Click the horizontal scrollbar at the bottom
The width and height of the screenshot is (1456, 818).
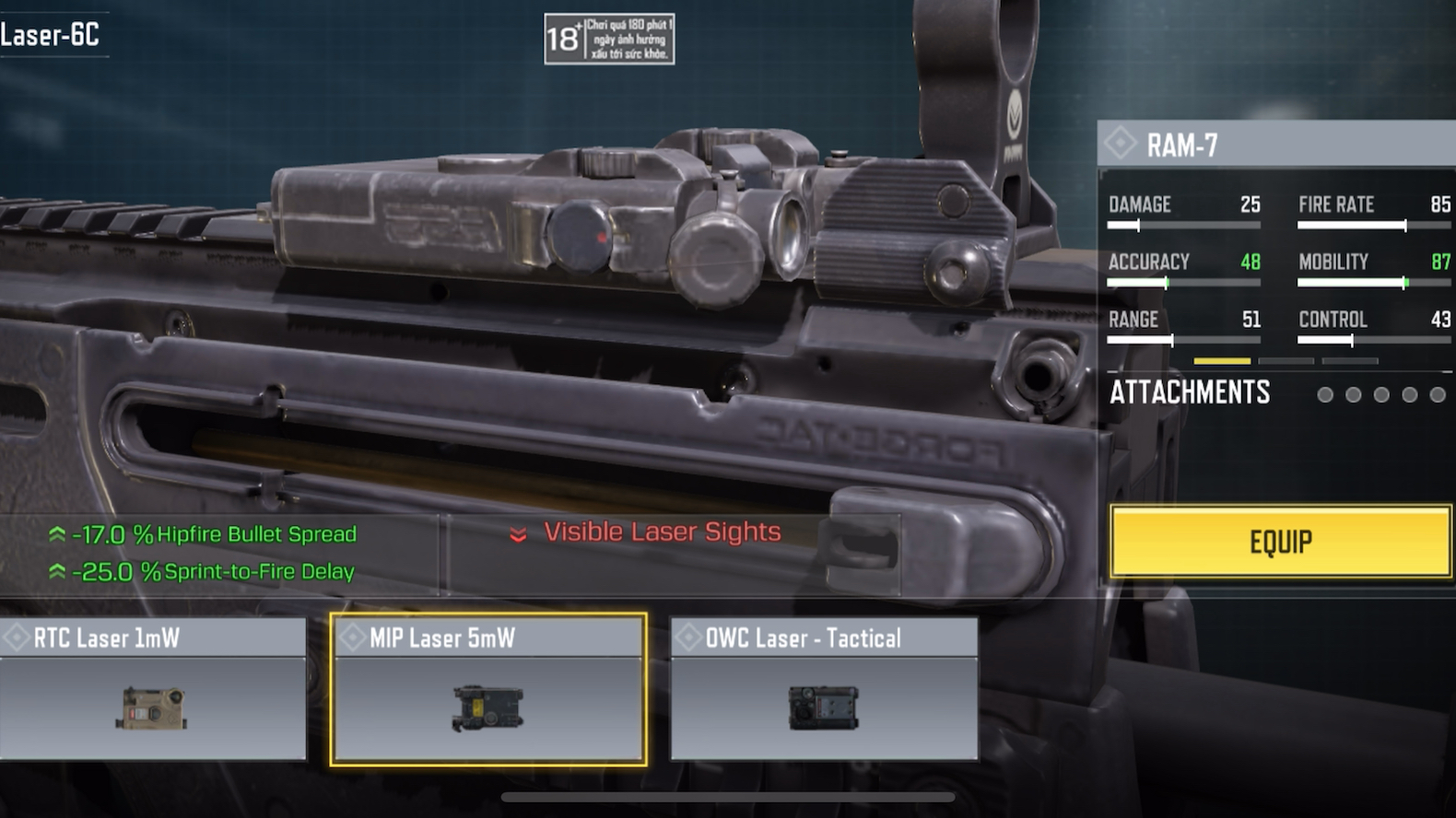point(728,796)
